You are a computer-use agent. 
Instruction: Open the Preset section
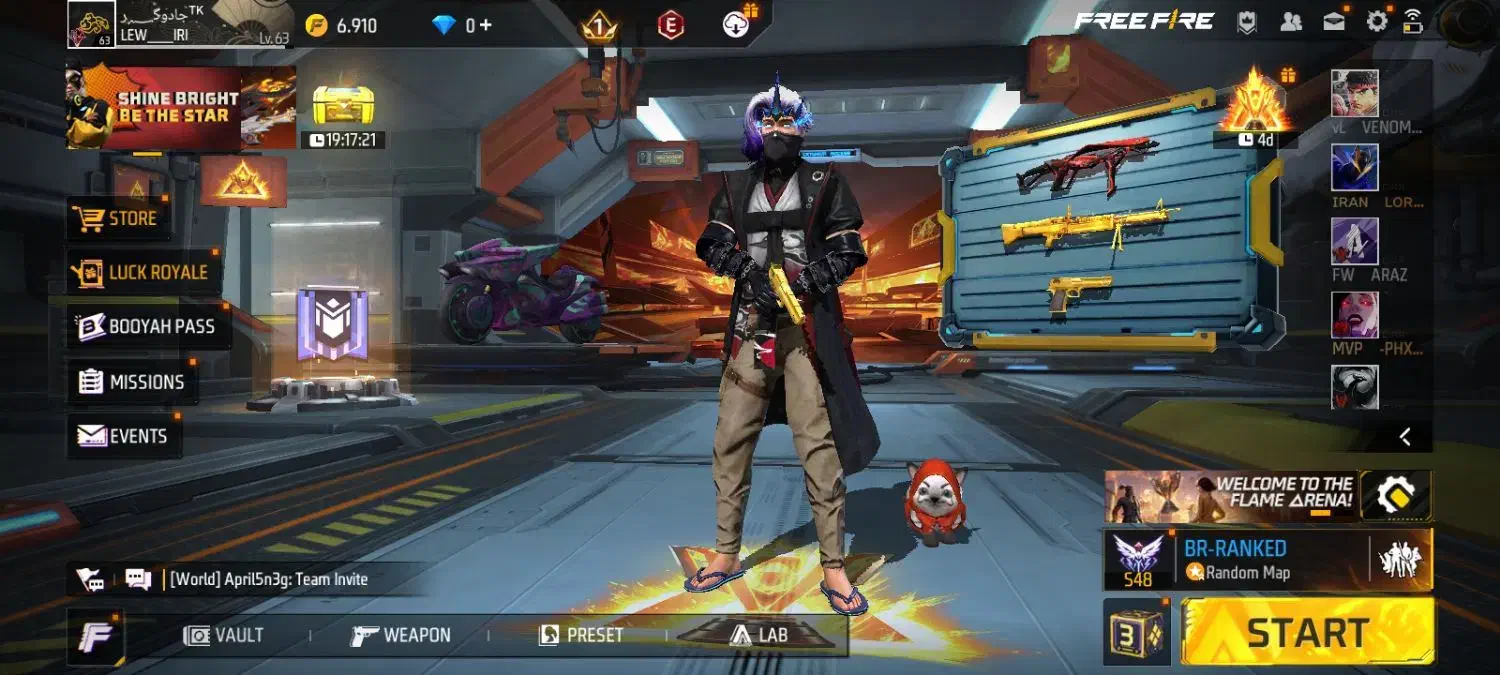click(x=581, y=635)
